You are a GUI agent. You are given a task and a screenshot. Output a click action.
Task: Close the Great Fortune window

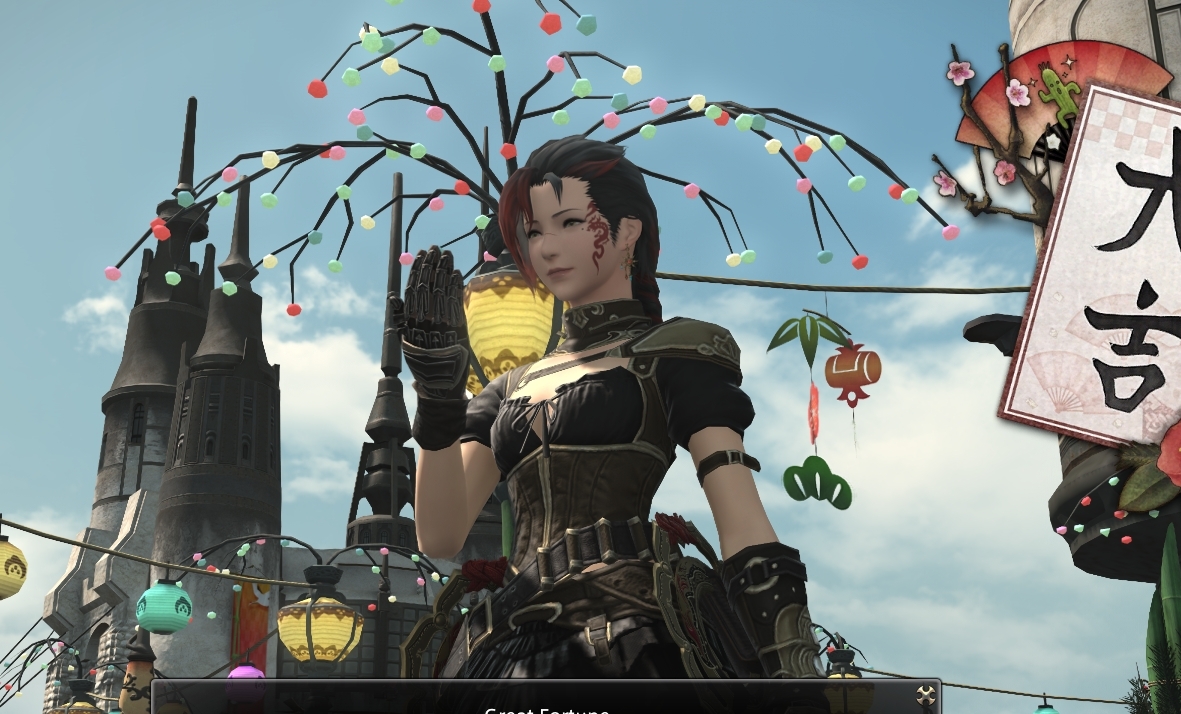tap(927, 696)
